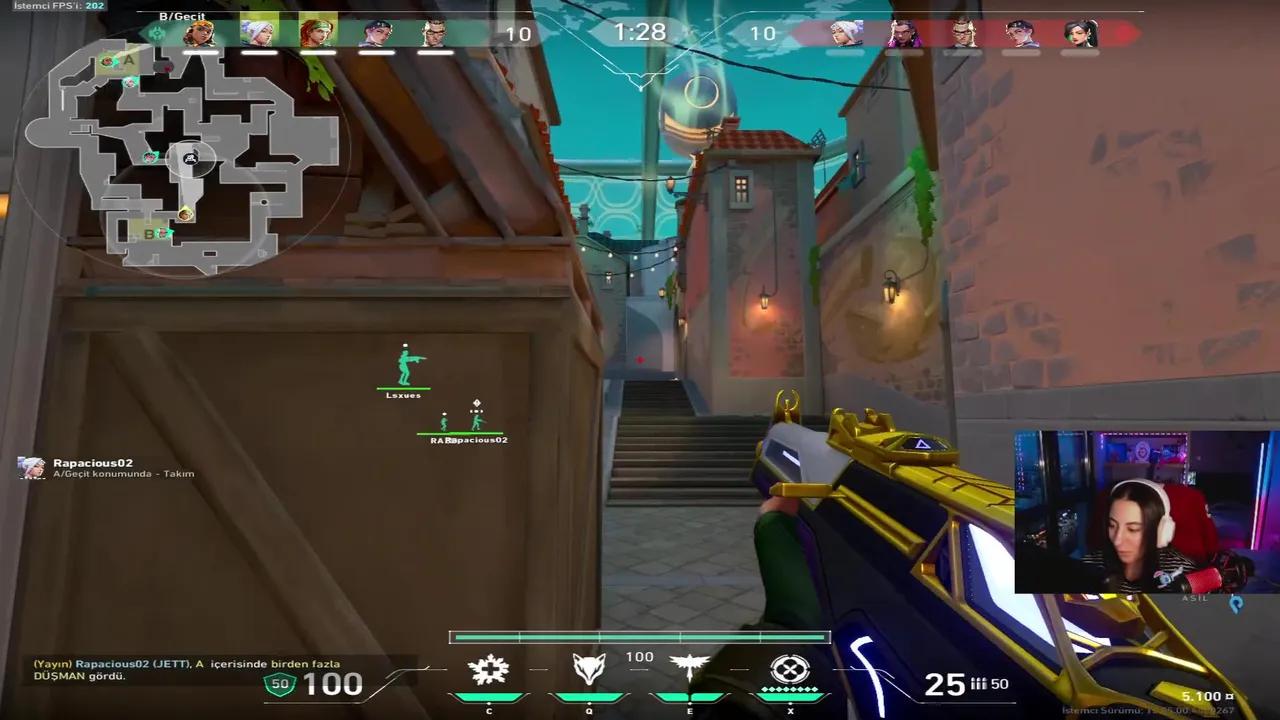Click the enemy team score of 10
Viewport: 1280px width, 720px height.
click(763, 31)
